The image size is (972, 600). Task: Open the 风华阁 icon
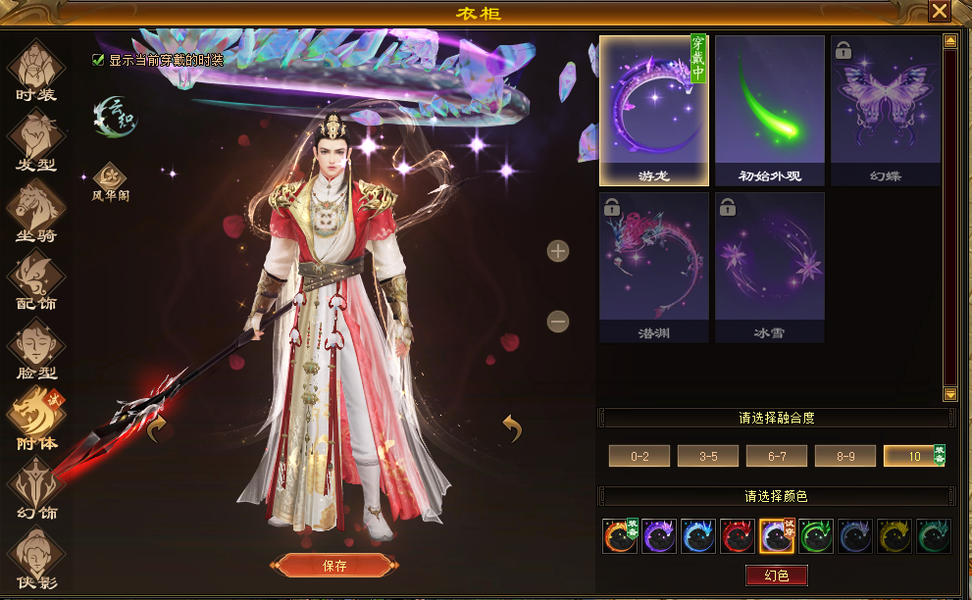109,181
